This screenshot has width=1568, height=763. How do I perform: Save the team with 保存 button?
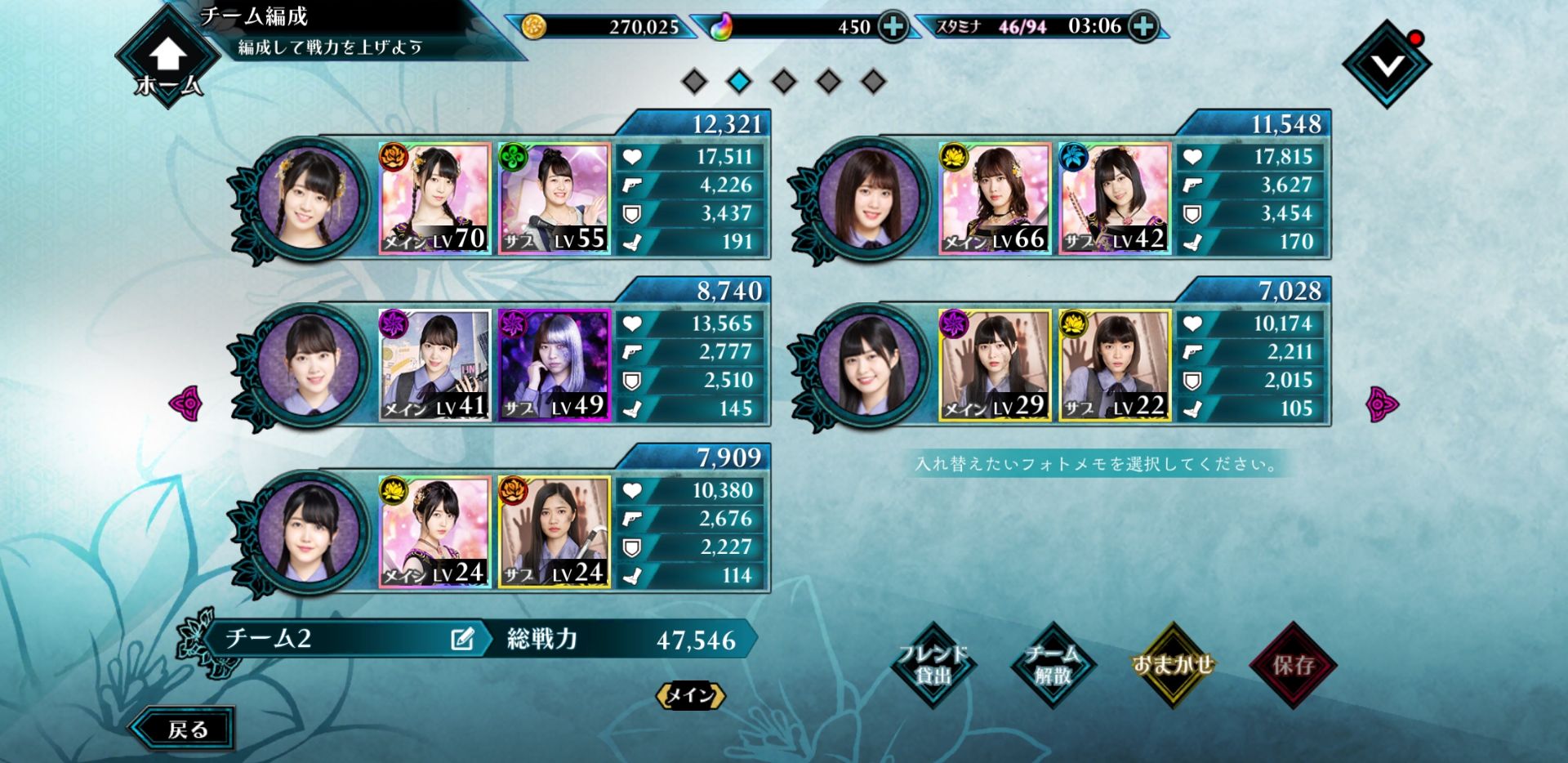tap(1293, 665)
